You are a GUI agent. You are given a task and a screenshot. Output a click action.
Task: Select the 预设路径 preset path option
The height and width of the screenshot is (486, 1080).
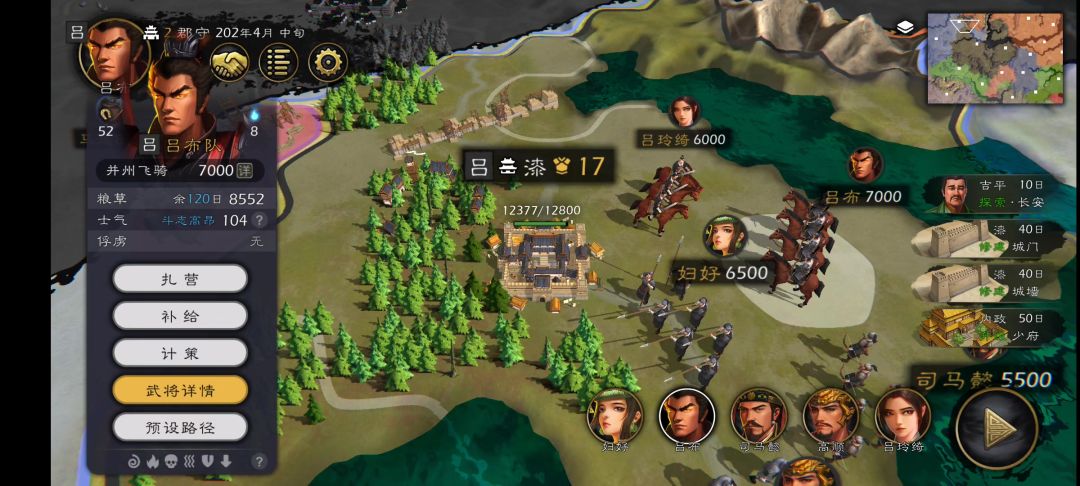(180, 427)
